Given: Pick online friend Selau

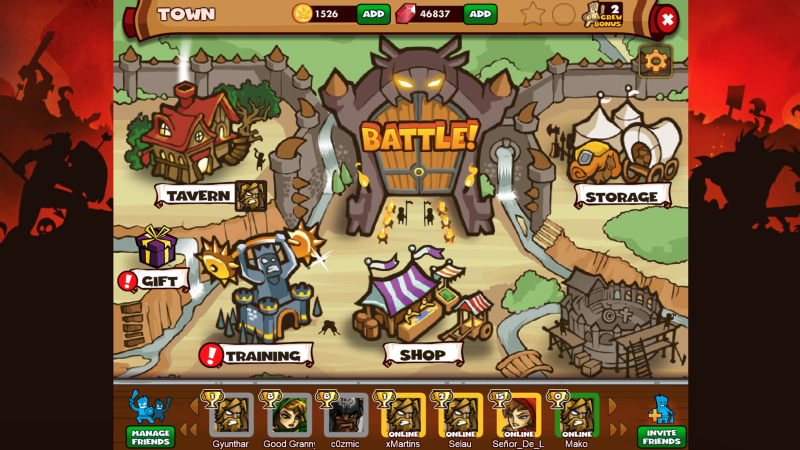Looking at the screenshot, I should [461, 416].
